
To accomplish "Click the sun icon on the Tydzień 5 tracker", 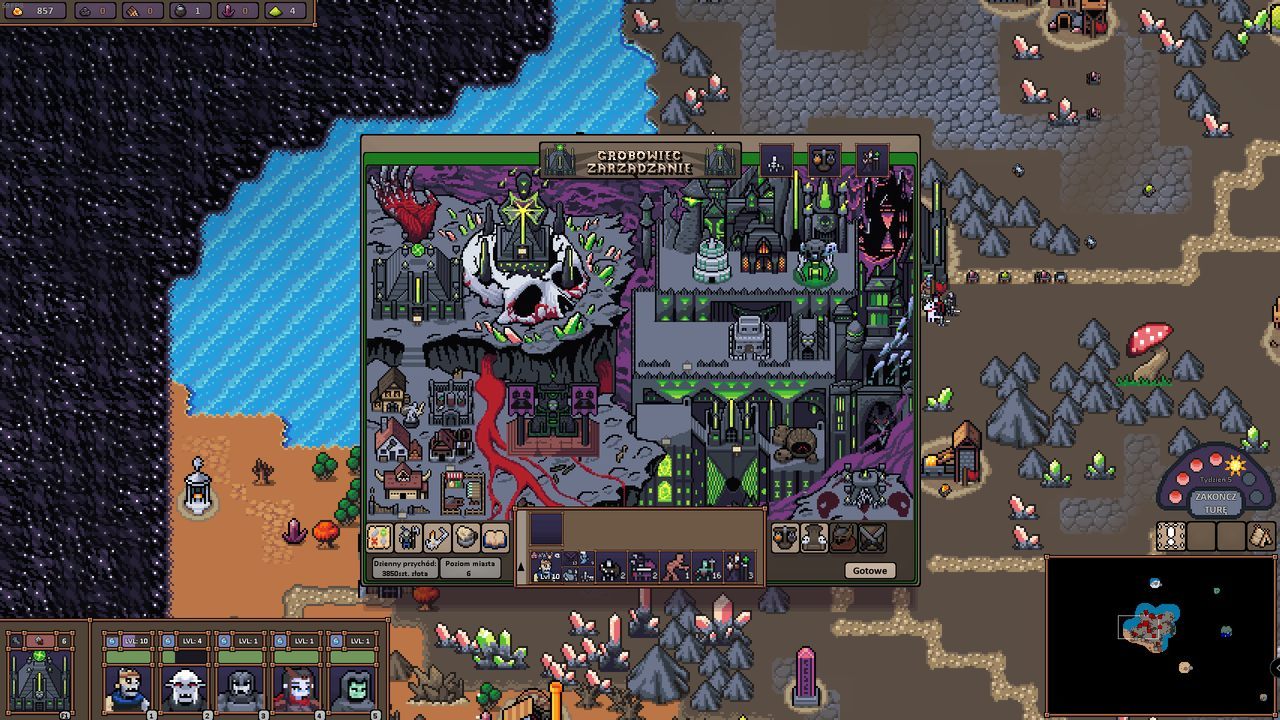I will tap(1233, 465).
